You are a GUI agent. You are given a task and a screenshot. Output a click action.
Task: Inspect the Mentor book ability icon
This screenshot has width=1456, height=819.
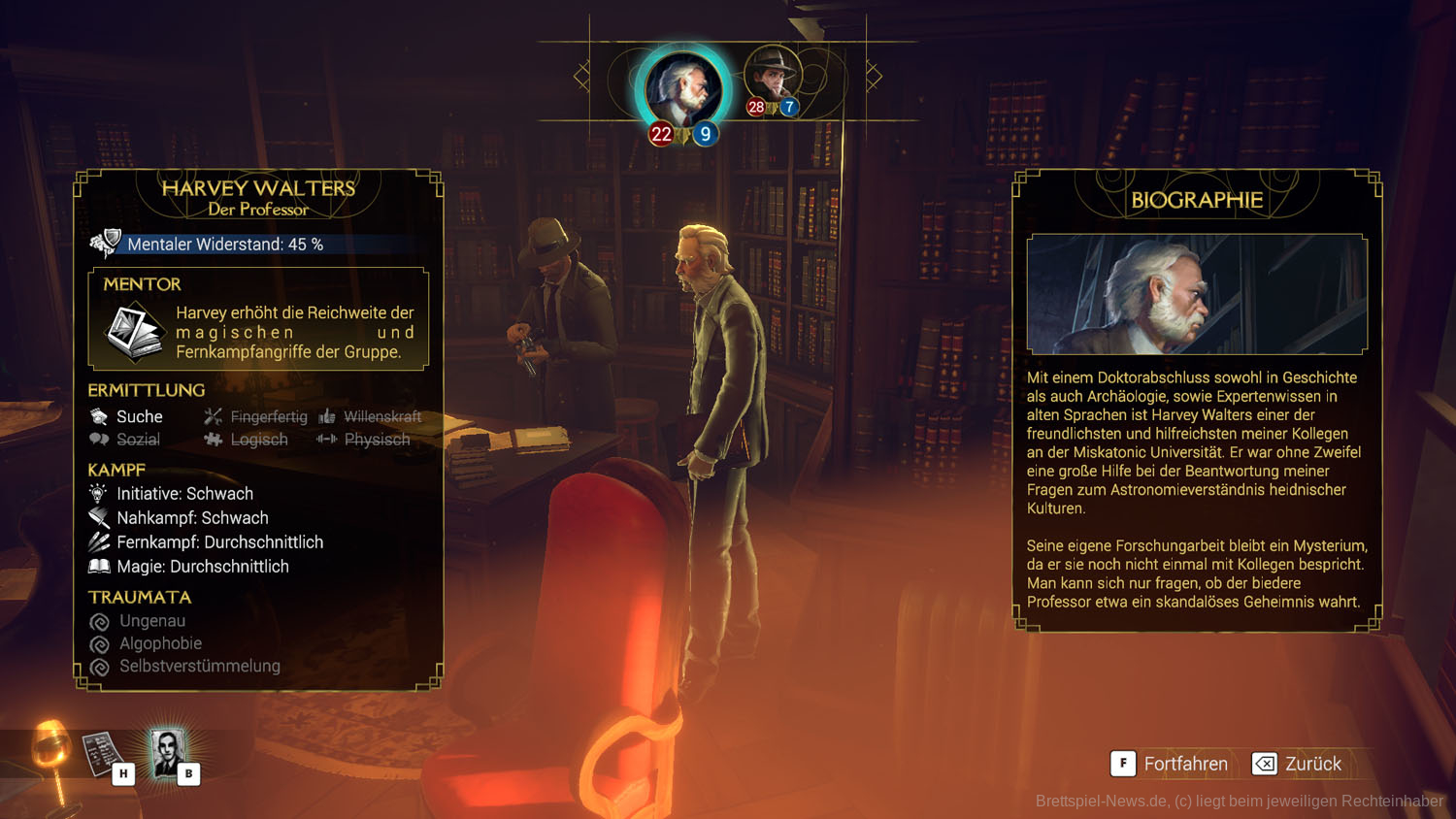tap(134, 331)
